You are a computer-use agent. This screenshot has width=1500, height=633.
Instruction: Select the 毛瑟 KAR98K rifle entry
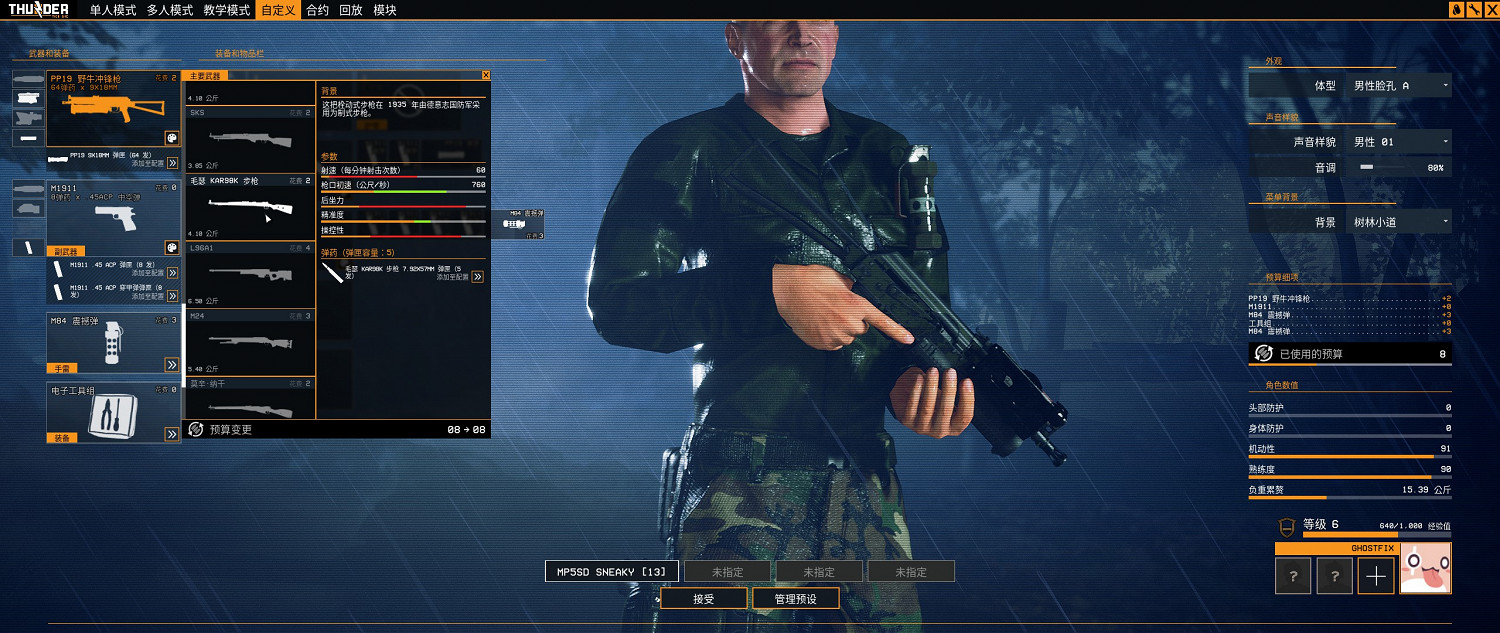250,207
